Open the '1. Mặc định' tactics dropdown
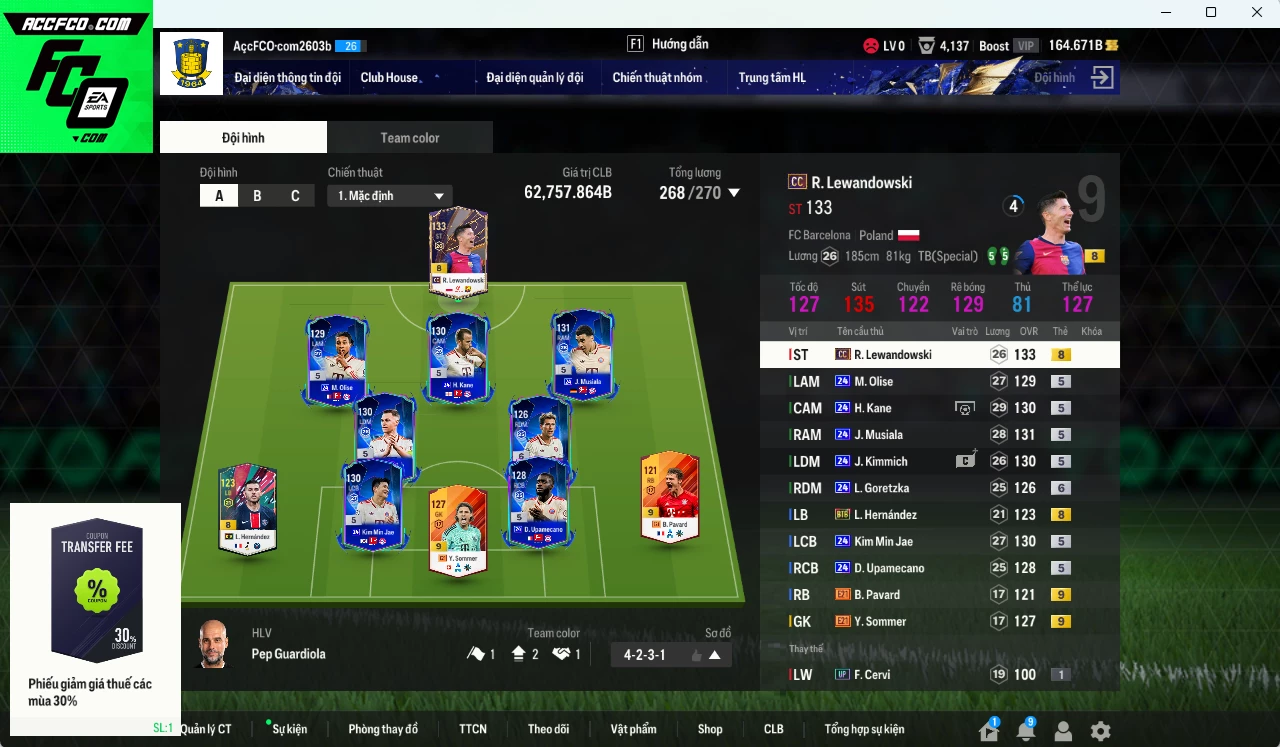1280x747 pixels. 390,195
